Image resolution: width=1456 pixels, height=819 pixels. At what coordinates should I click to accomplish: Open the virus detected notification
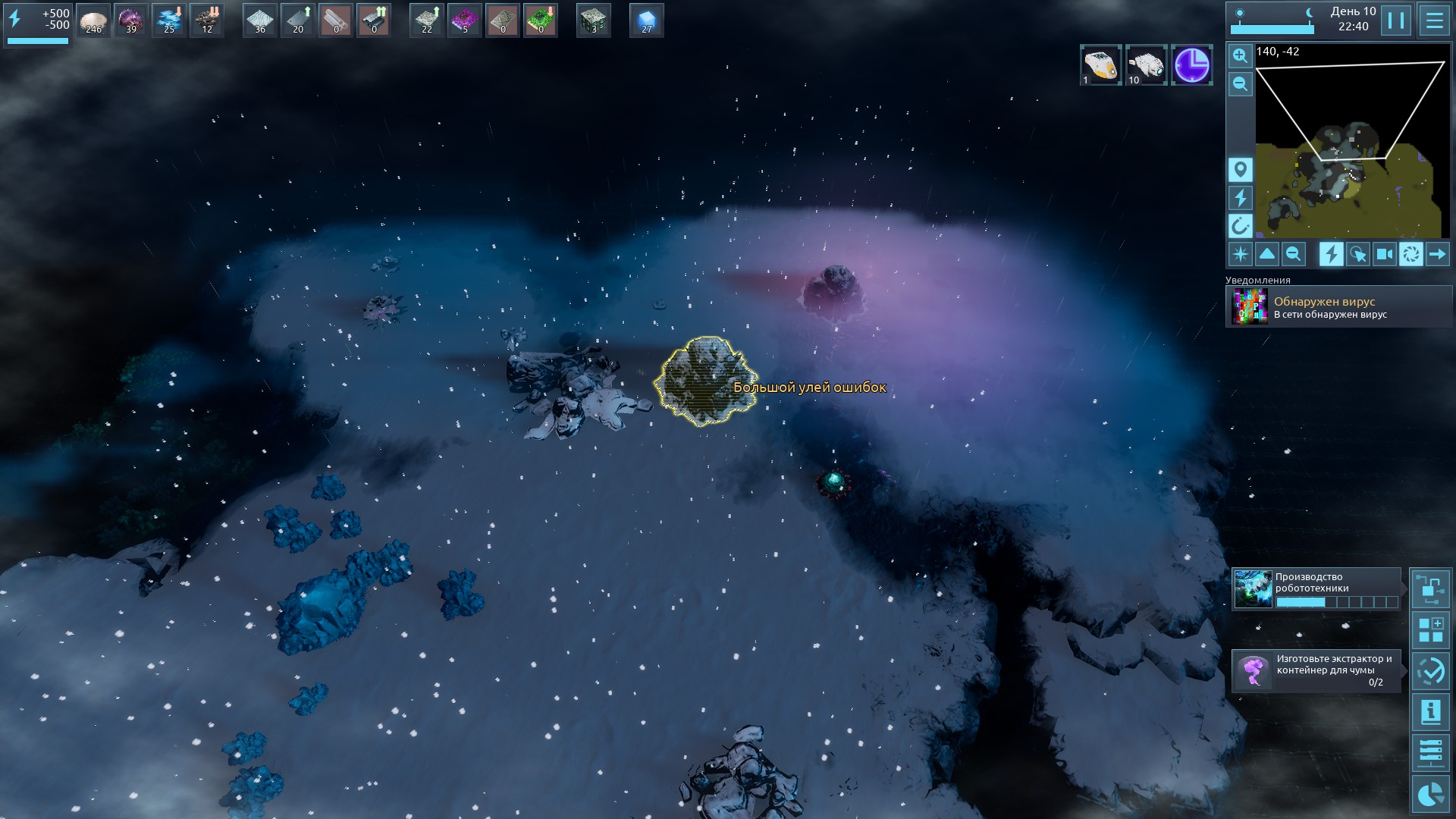pos(1338,307)
